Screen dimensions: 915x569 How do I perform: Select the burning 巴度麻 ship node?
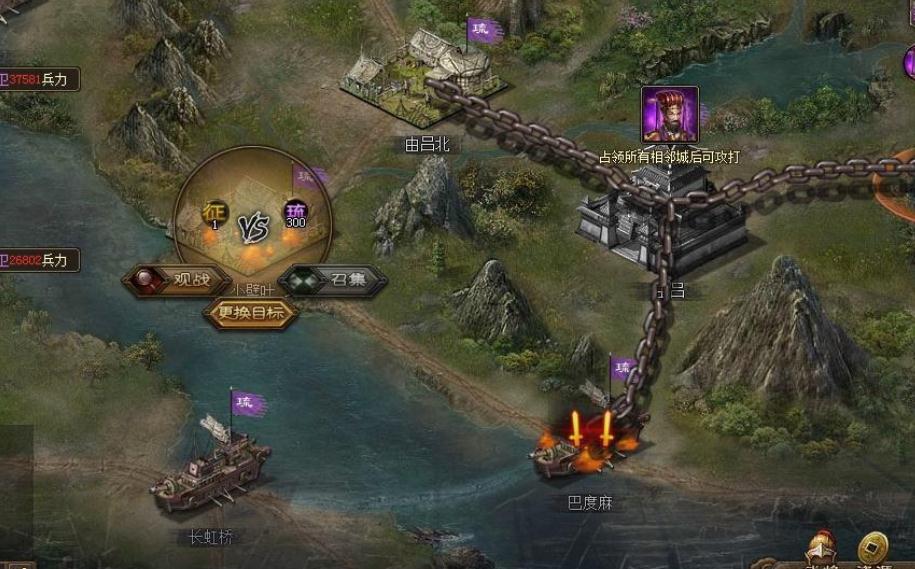[587, 445]
